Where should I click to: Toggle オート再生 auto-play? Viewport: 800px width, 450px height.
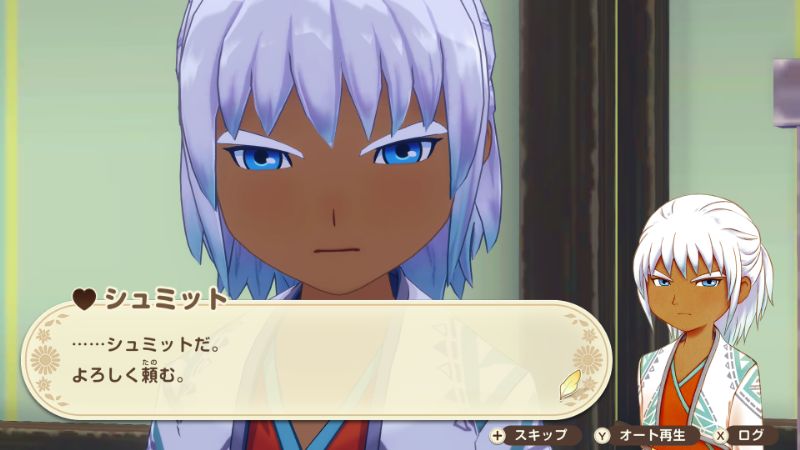tap(644, 435)
